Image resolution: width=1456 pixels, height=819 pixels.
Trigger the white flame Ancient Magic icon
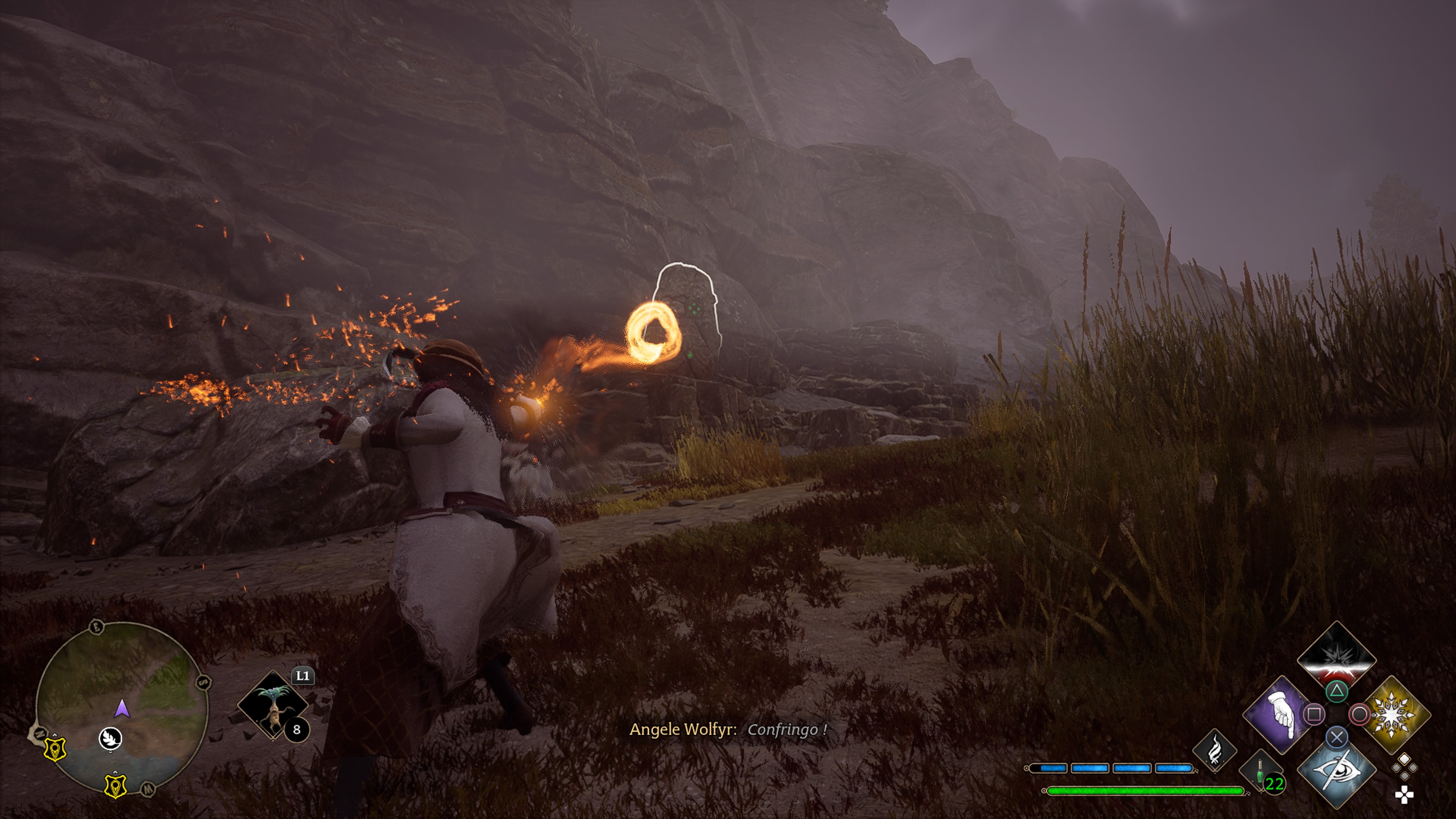1214,751
